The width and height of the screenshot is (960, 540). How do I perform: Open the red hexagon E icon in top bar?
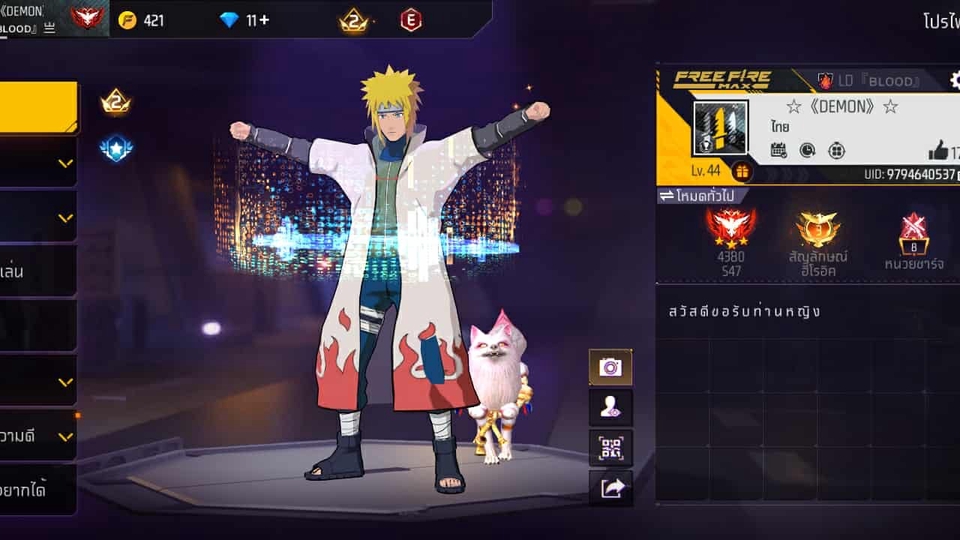click(x=411, y=20)
